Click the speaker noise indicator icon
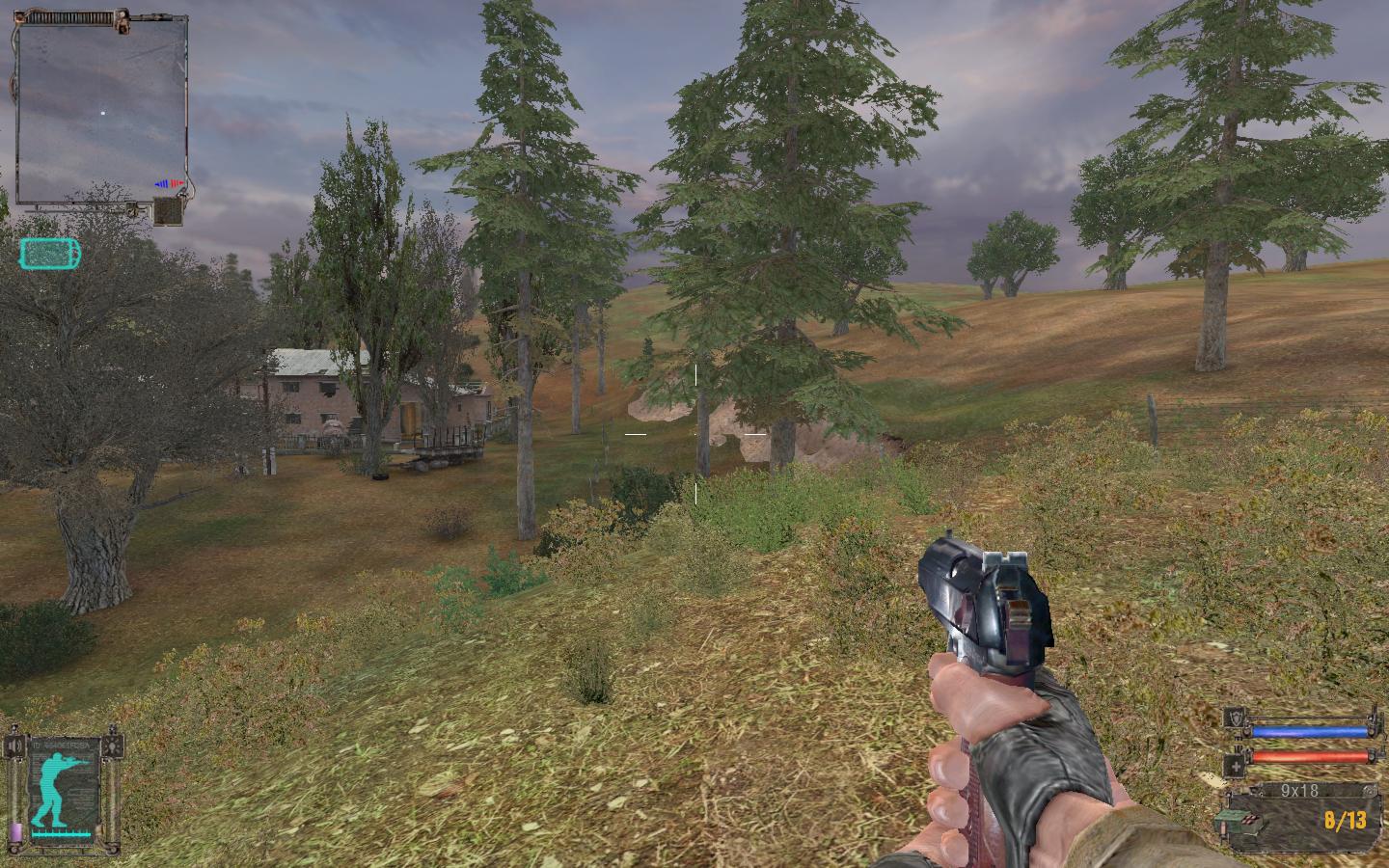 pos(15,747)
